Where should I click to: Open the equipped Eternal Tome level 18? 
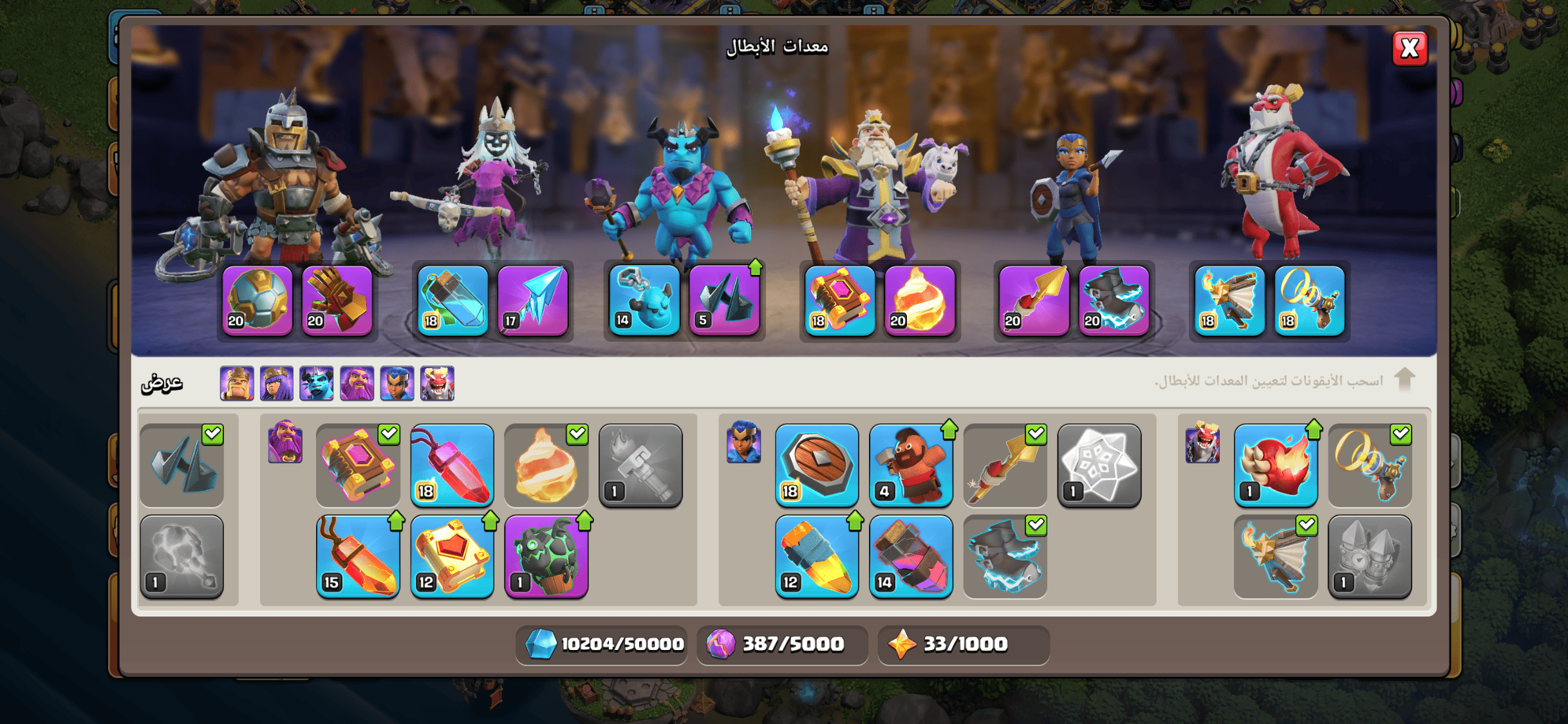840,301
